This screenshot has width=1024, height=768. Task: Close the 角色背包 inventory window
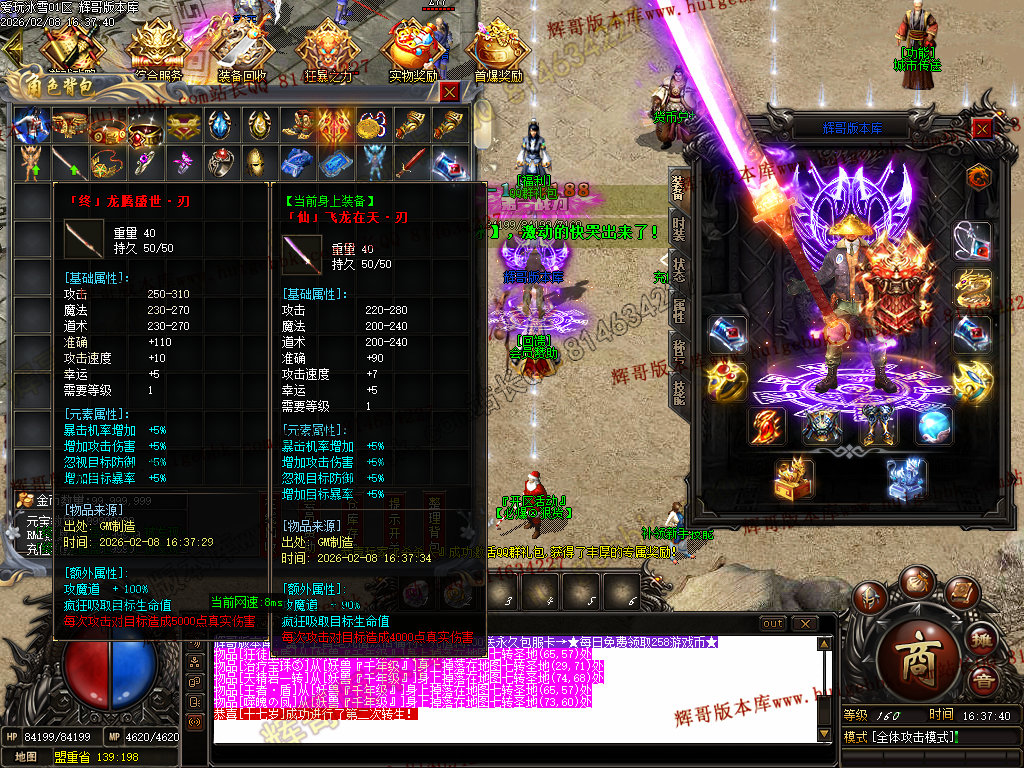(450, 92)
